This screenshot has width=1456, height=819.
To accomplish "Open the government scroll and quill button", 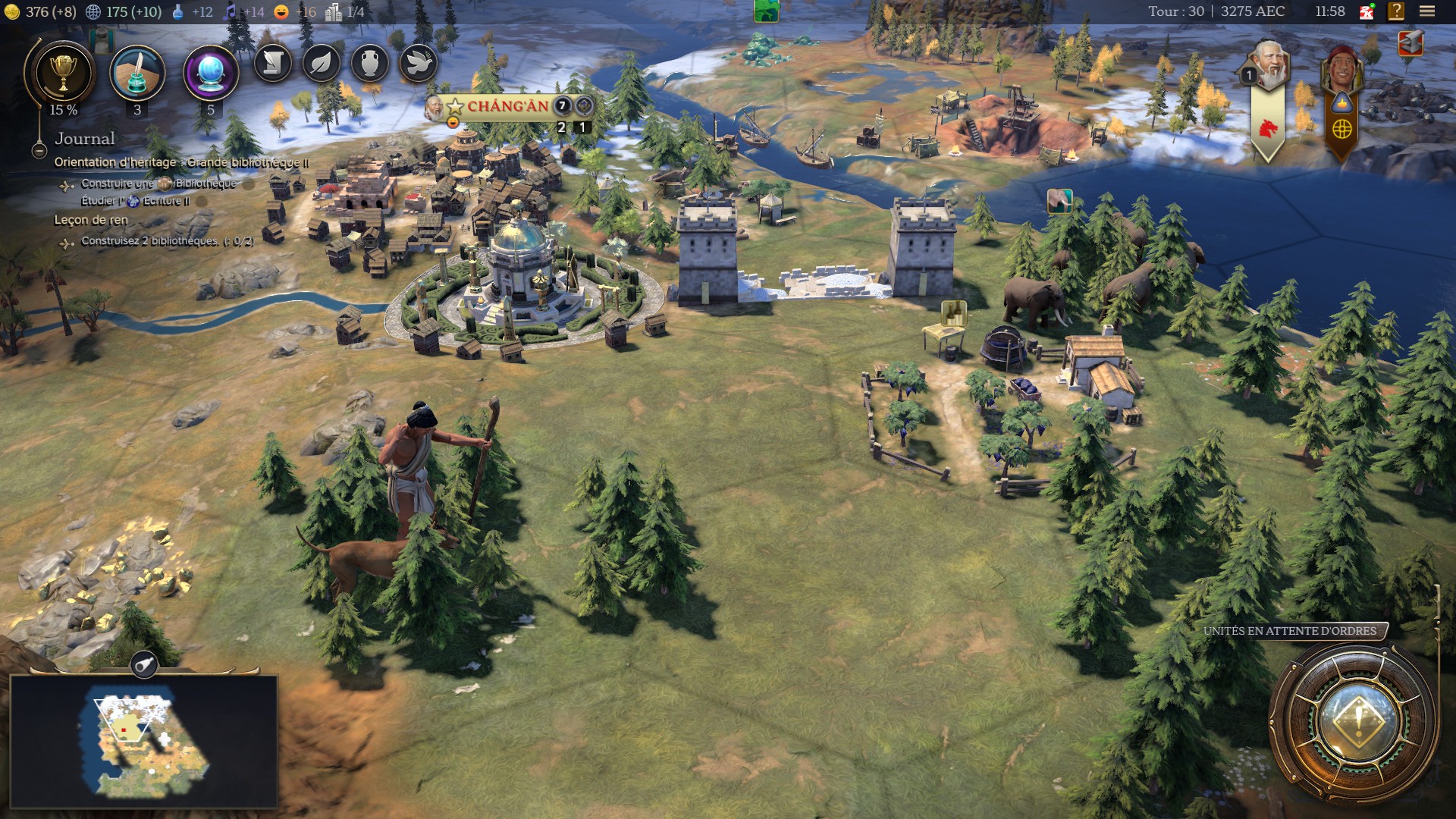I will [x=273, y=63].
